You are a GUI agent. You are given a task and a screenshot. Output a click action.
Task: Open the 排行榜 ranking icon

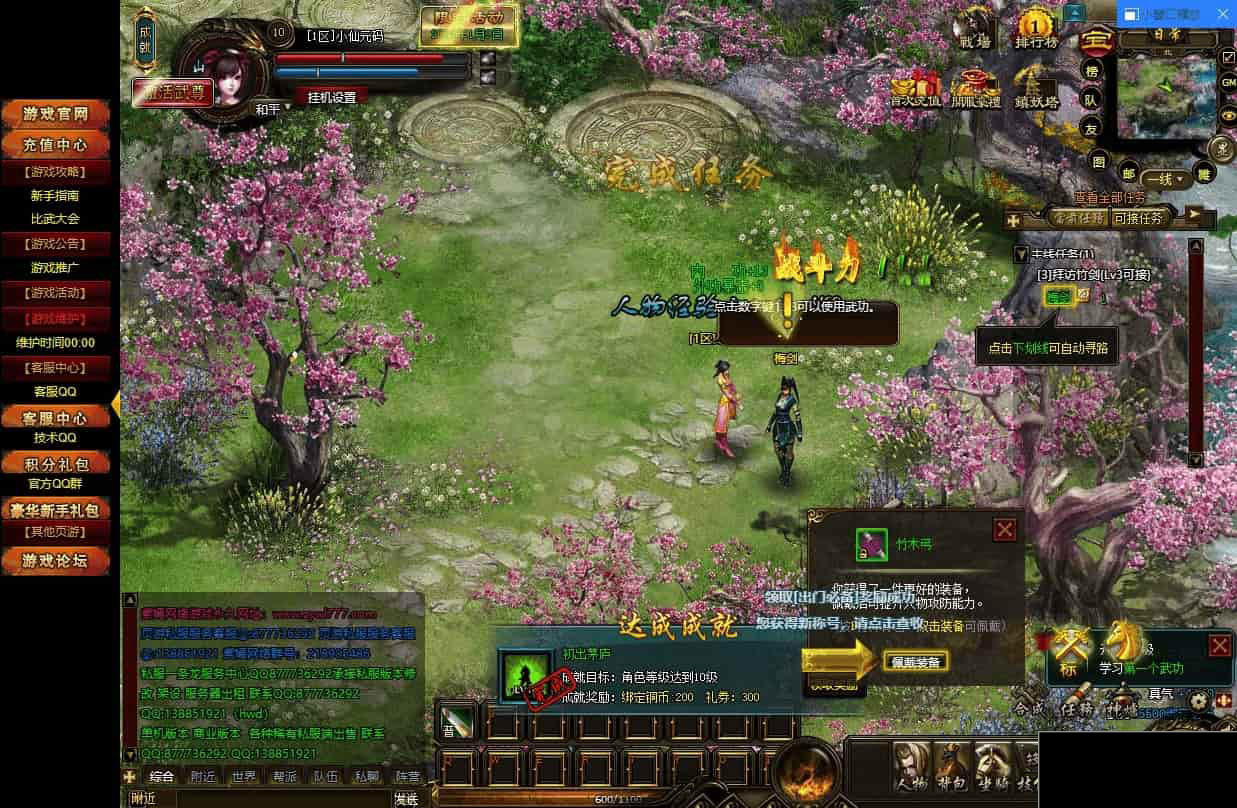pyautogui.click(x=1036, y=29)
